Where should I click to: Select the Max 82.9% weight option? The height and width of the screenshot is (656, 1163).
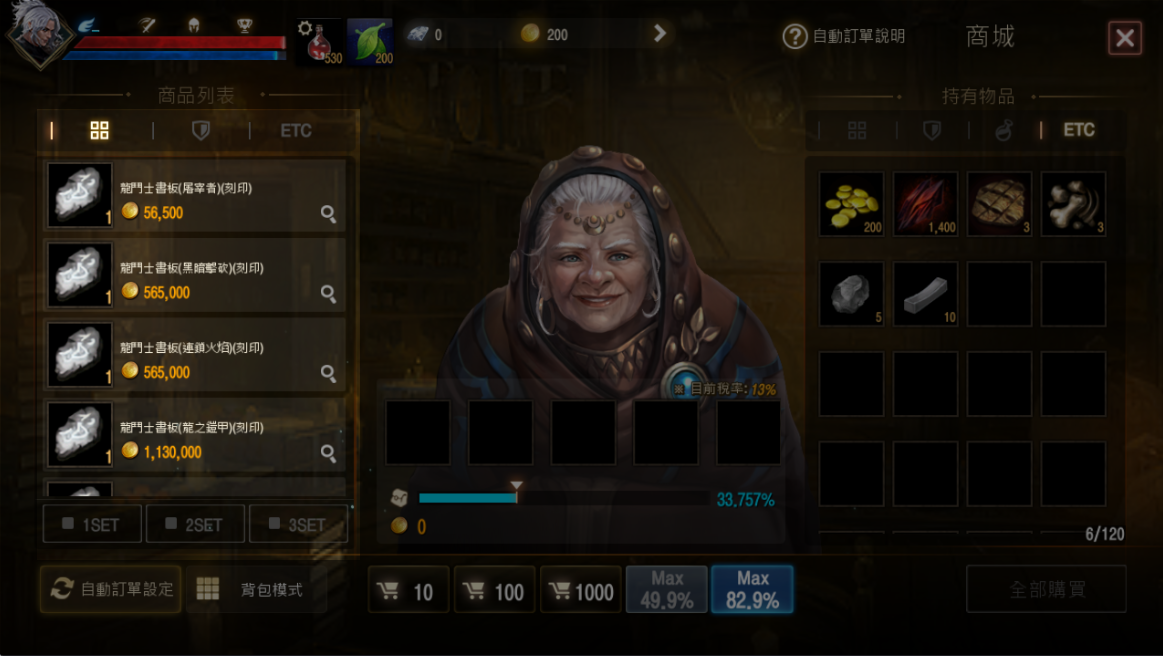pos(752,590)
